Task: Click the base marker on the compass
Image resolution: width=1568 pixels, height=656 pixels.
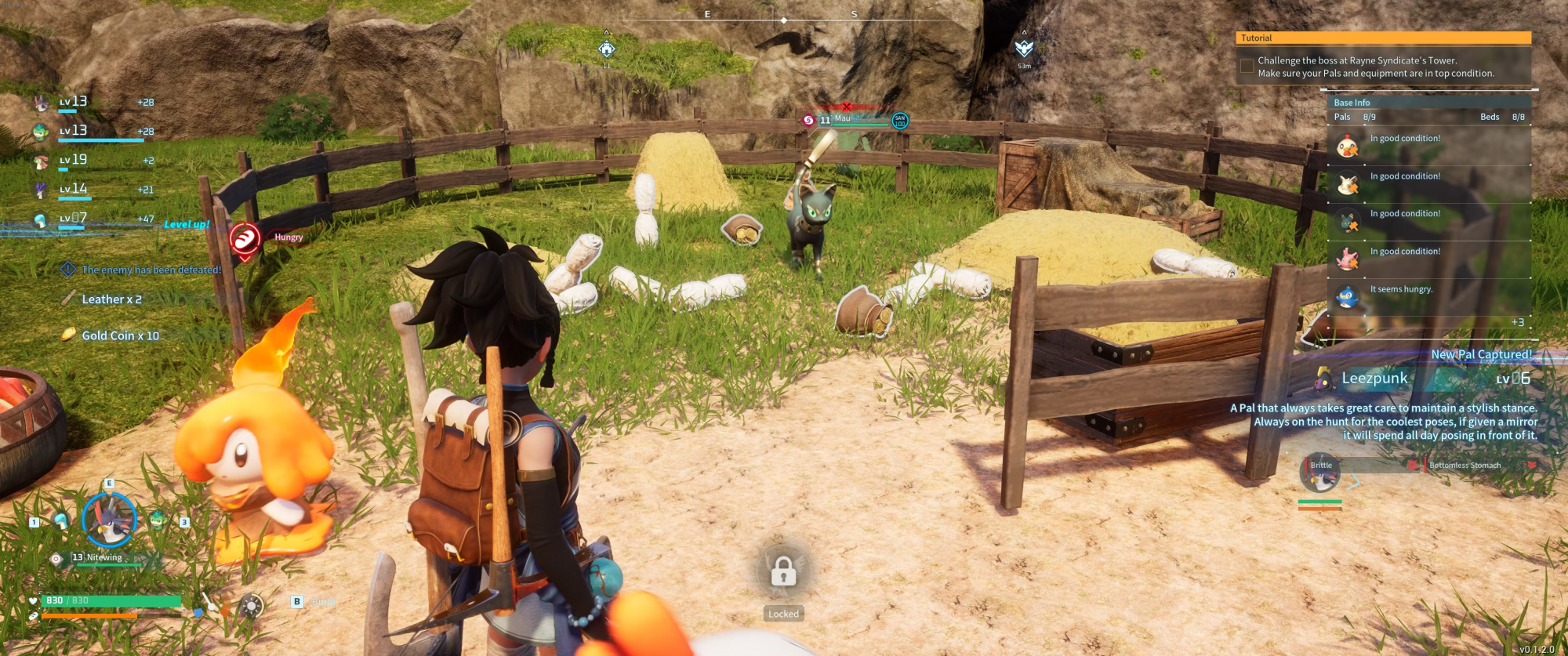Action: (607, 49)
